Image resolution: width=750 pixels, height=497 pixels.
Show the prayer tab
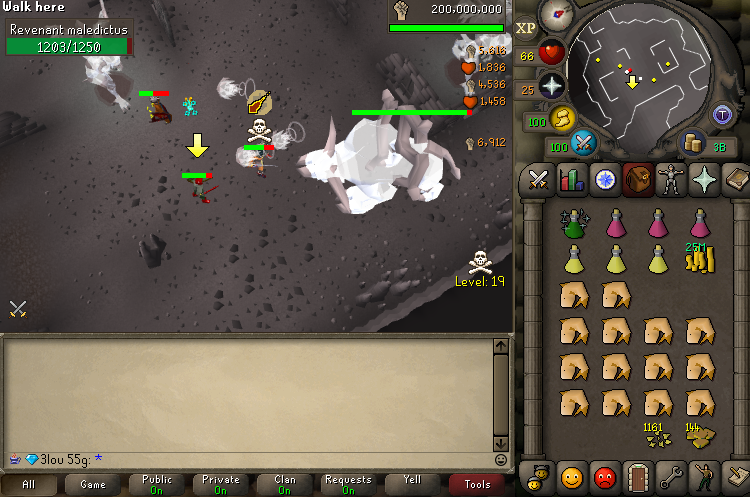pos(705,180)
